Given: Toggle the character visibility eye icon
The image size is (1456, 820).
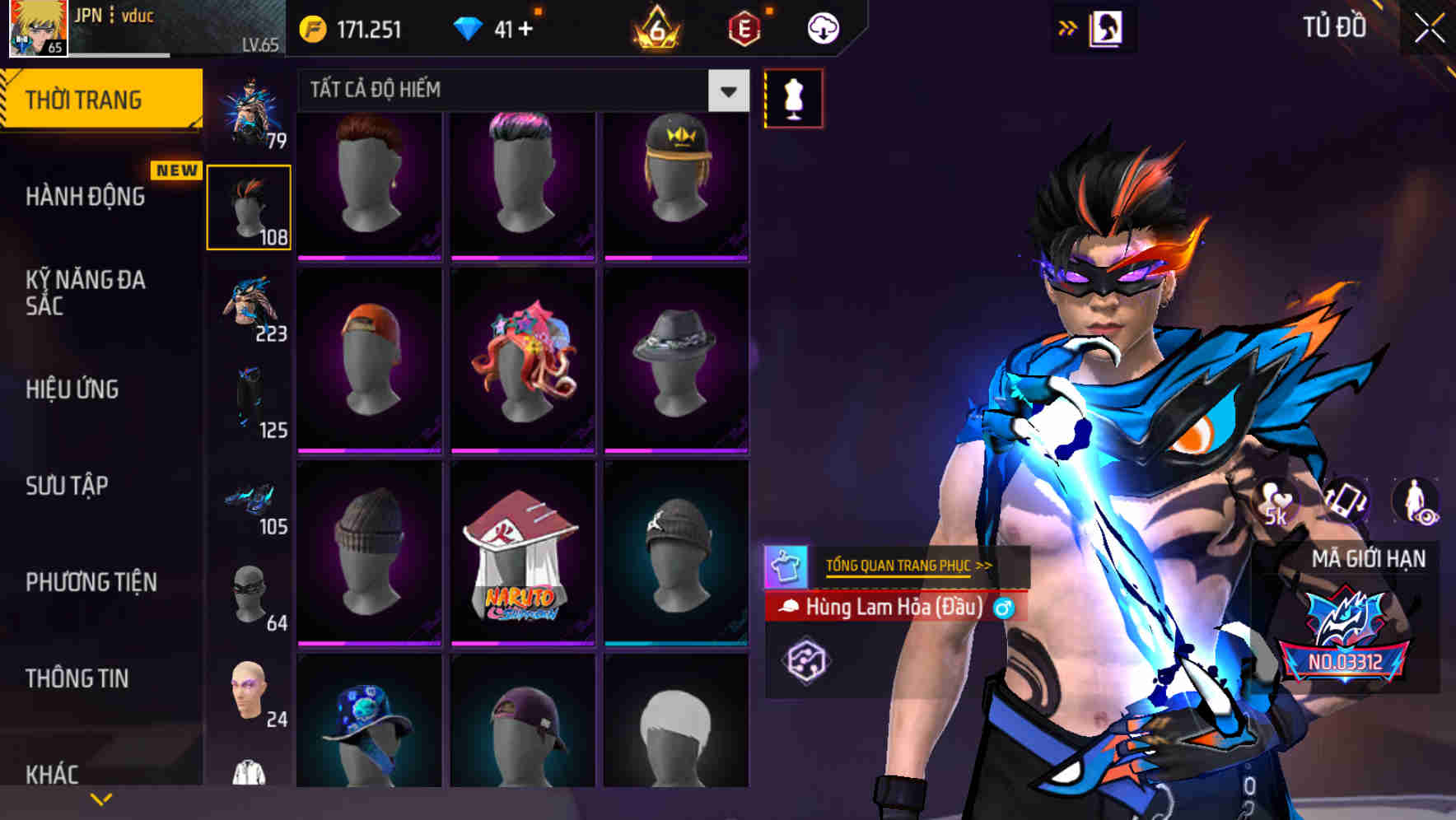Looking at the screenshot, I should tap(1416, 501).
